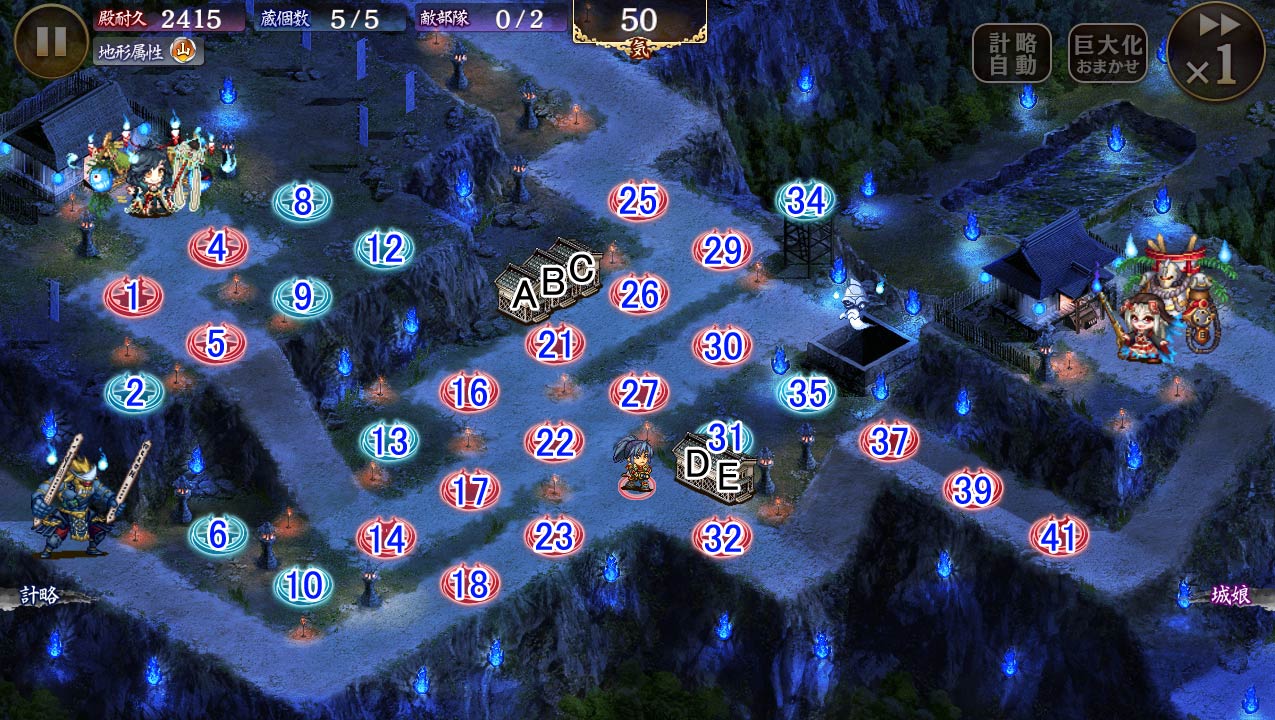The height and width of the screenshot is (720, 1275).
Task: Select blue deployment tile 35
Action: tap(806, 393)
